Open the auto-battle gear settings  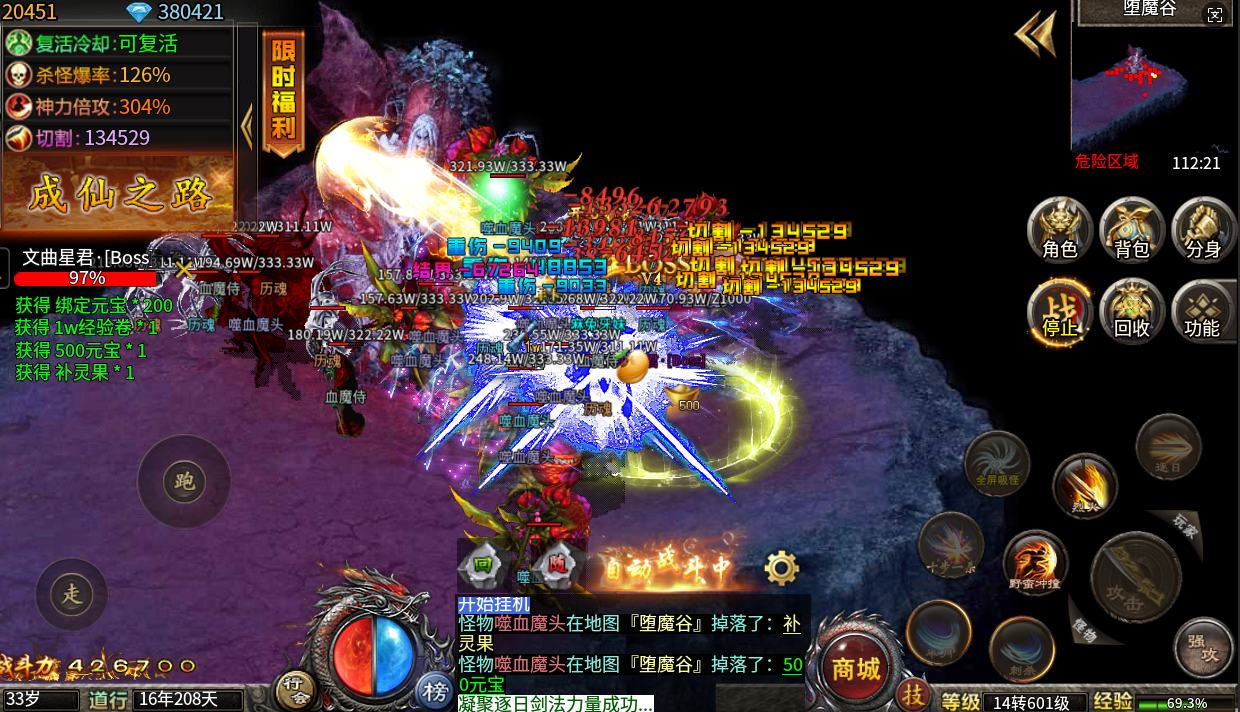click(x=781, y=568)
